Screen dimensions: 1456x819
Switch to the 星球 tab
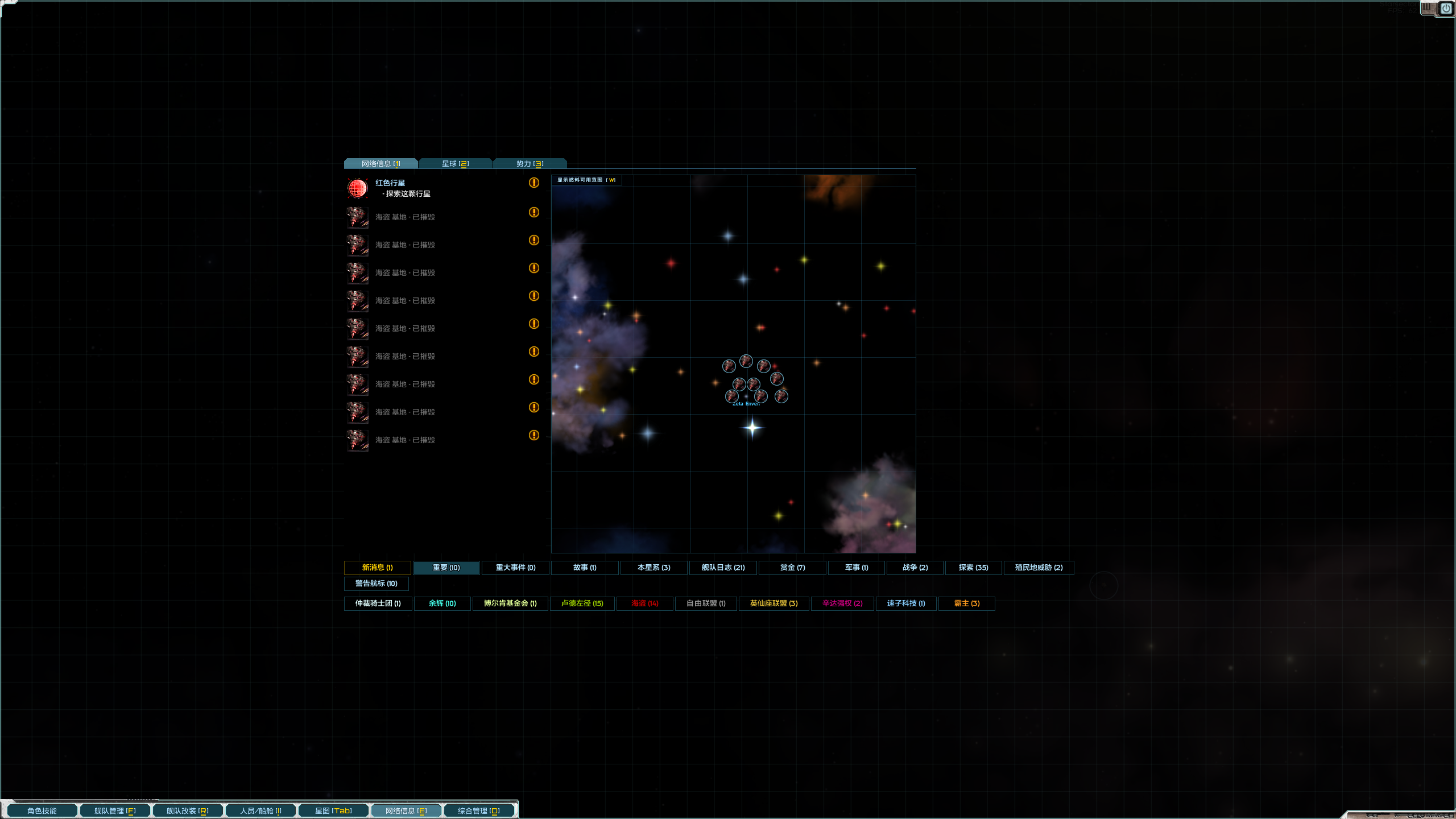click(456, 163)
